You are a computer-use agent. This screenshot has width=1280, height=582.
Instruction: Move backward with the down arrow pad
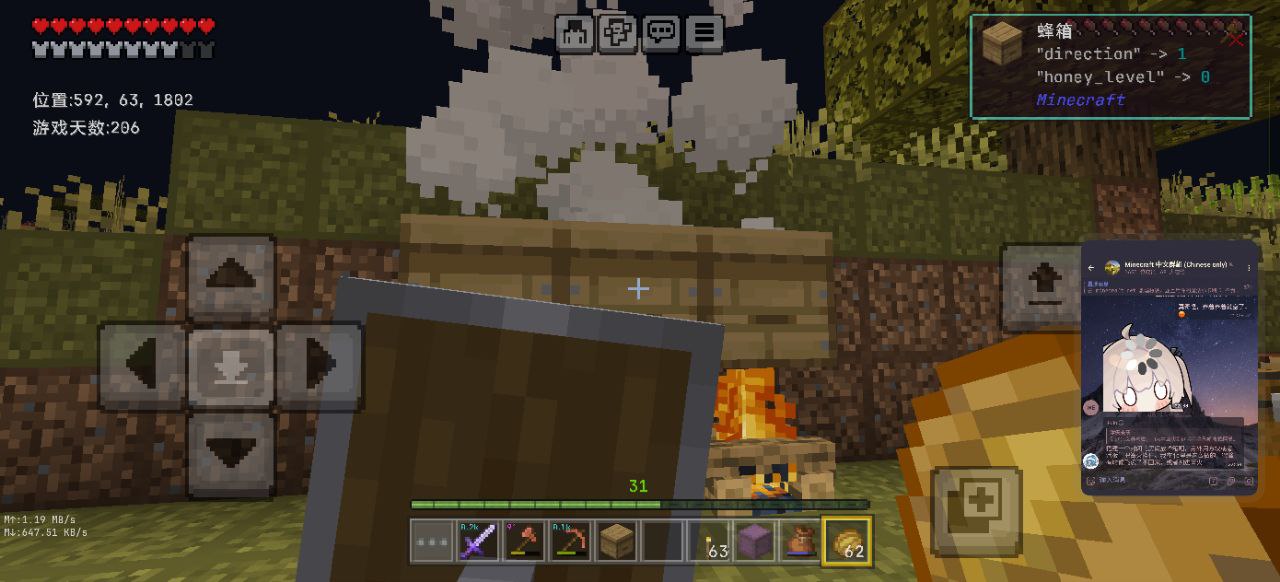tap(231, 454)
